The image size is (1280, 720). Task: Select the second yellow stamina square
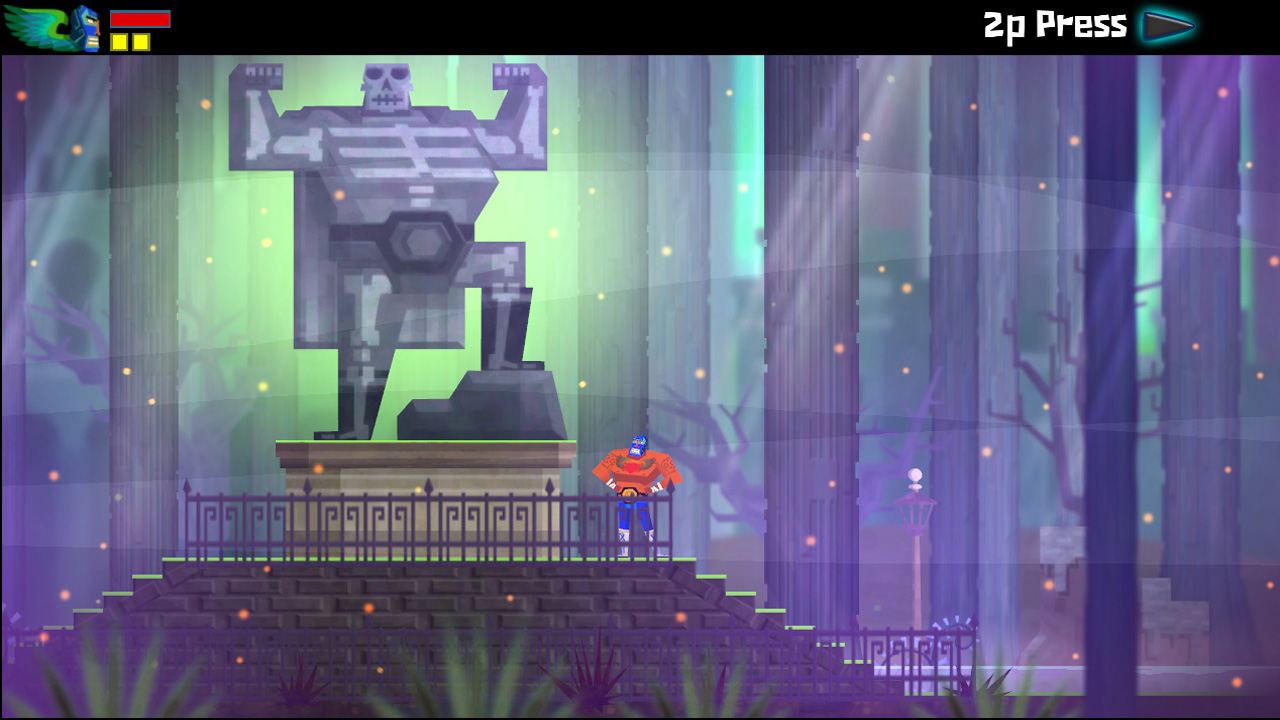[x=141, y=41]
